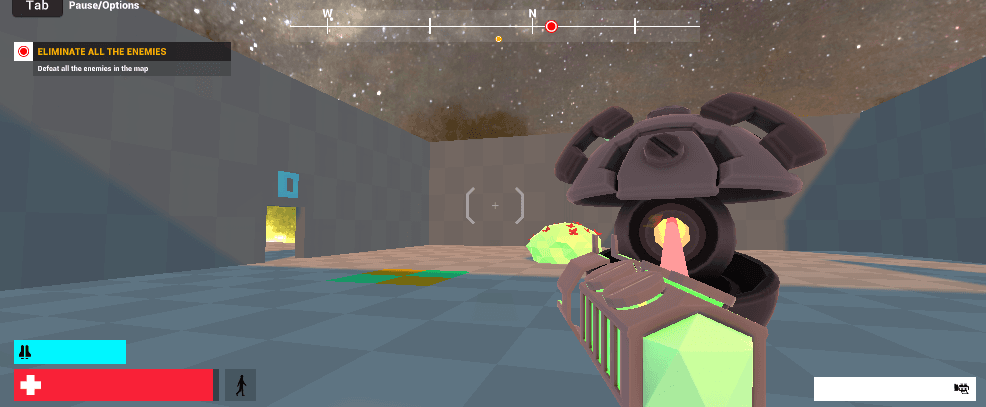The height and width of the screenshot is (407, 986).
Task: Click the red objective bullseye icon
Action: (24, 51)
